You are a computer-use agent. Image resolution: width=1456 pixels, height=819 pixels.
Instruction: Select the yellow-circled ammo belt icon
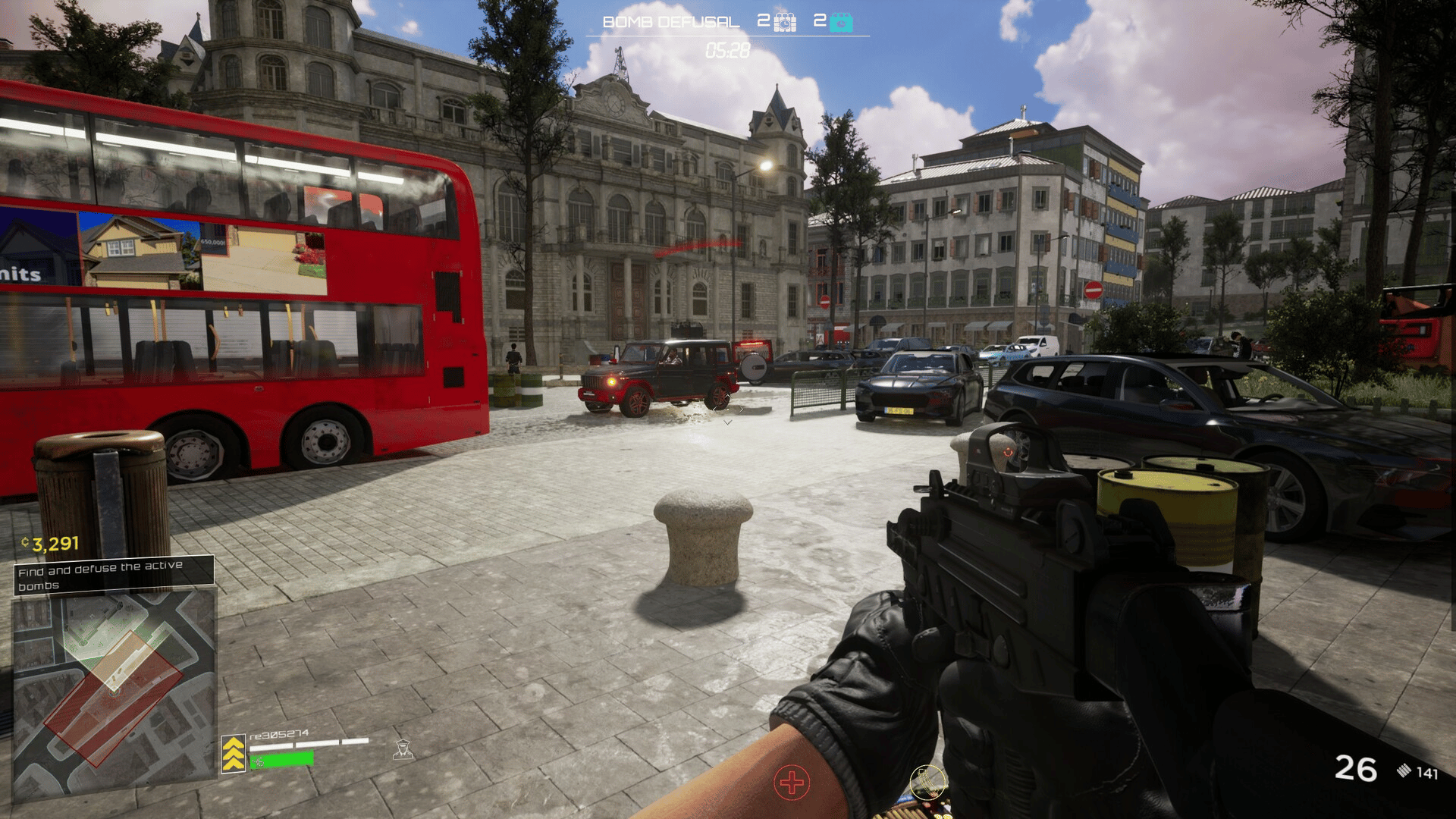pos(927,783)
